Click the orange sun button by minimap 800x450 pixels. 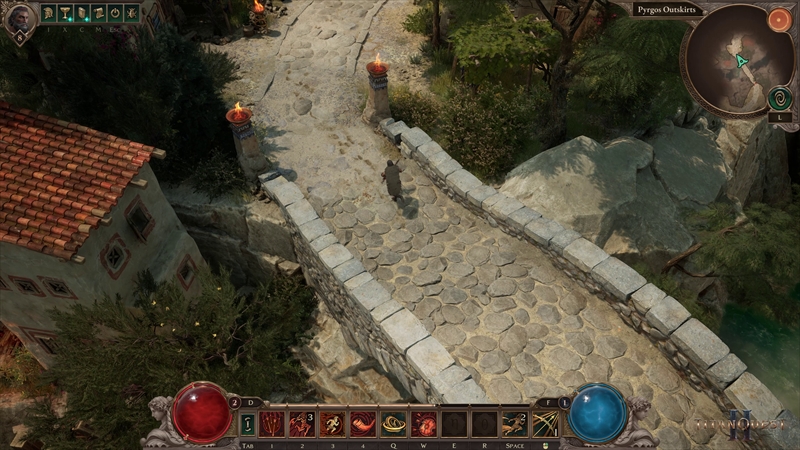(779, 19)
